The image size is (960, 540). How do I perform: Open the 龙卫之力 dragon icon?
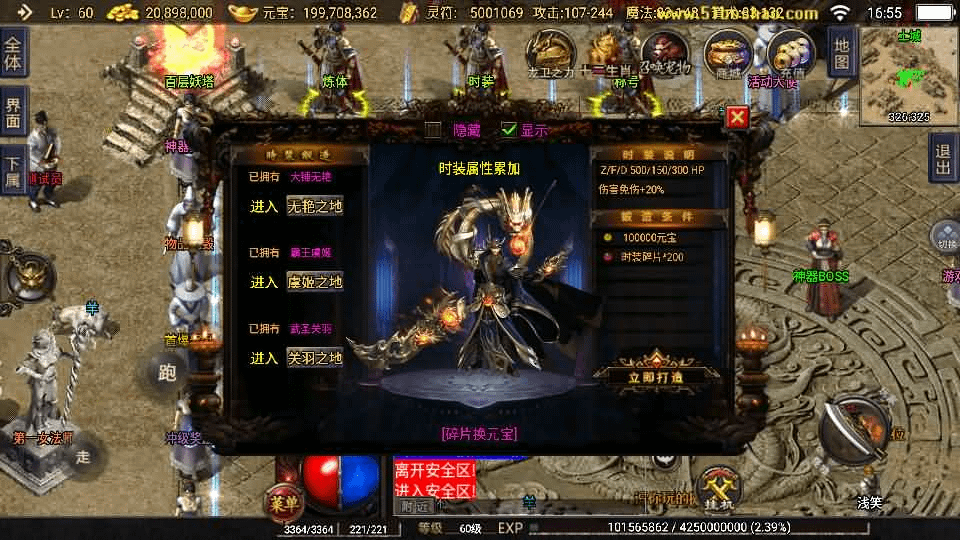[x=550, y=52]
